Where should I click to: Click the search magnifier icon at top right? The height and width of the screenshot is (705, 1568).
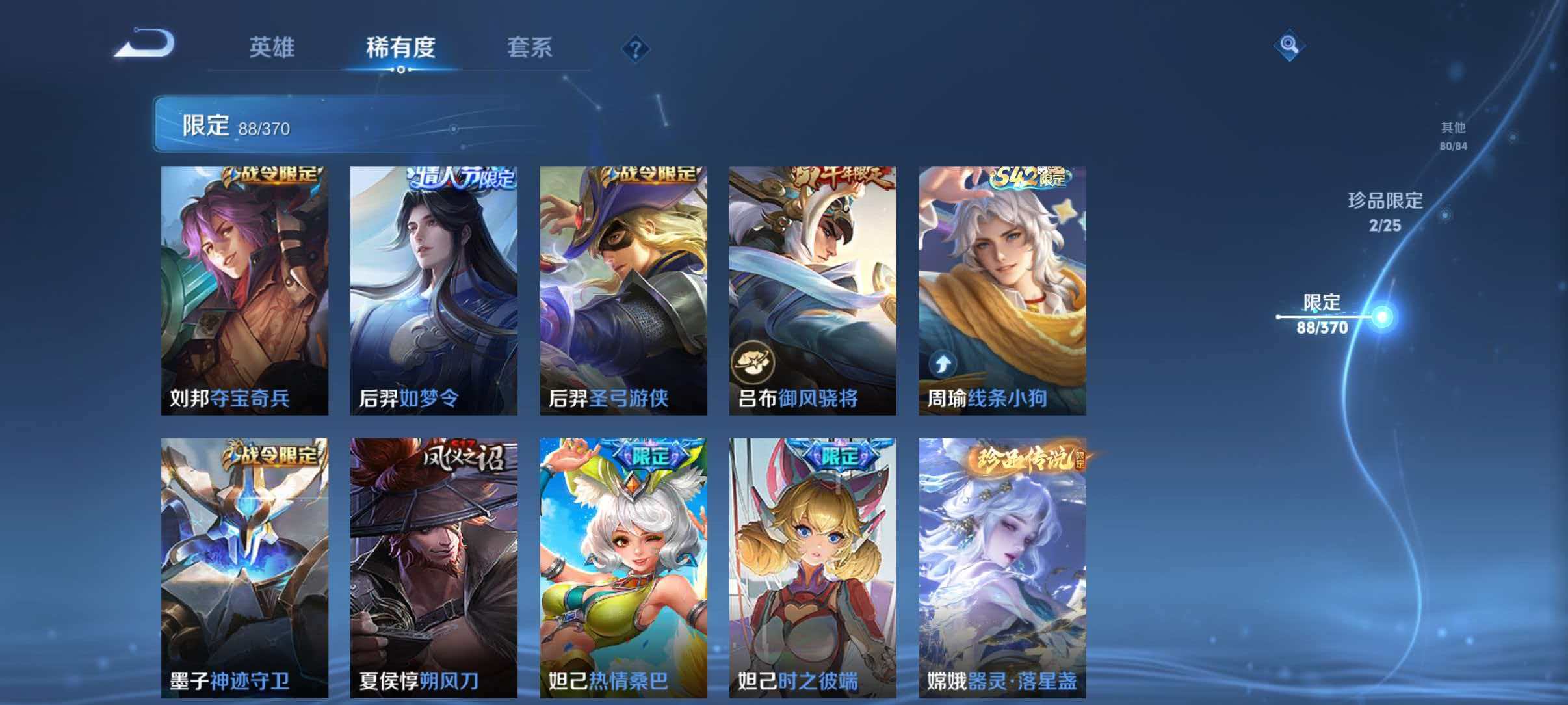click(1290, 44)
